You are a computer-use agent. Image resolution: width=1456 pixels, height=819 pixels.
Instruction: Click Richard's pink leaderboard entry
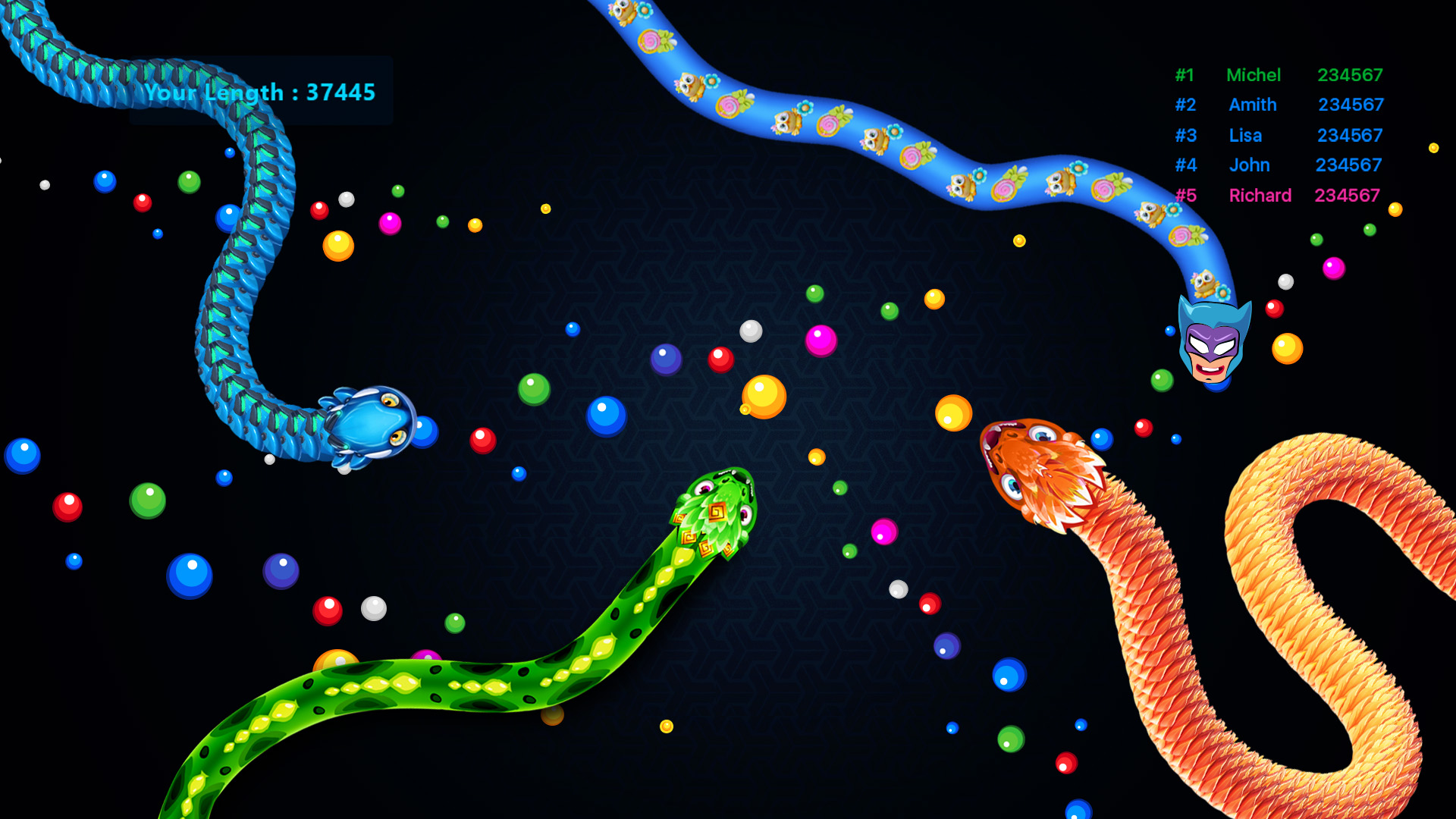[1260, 195]
